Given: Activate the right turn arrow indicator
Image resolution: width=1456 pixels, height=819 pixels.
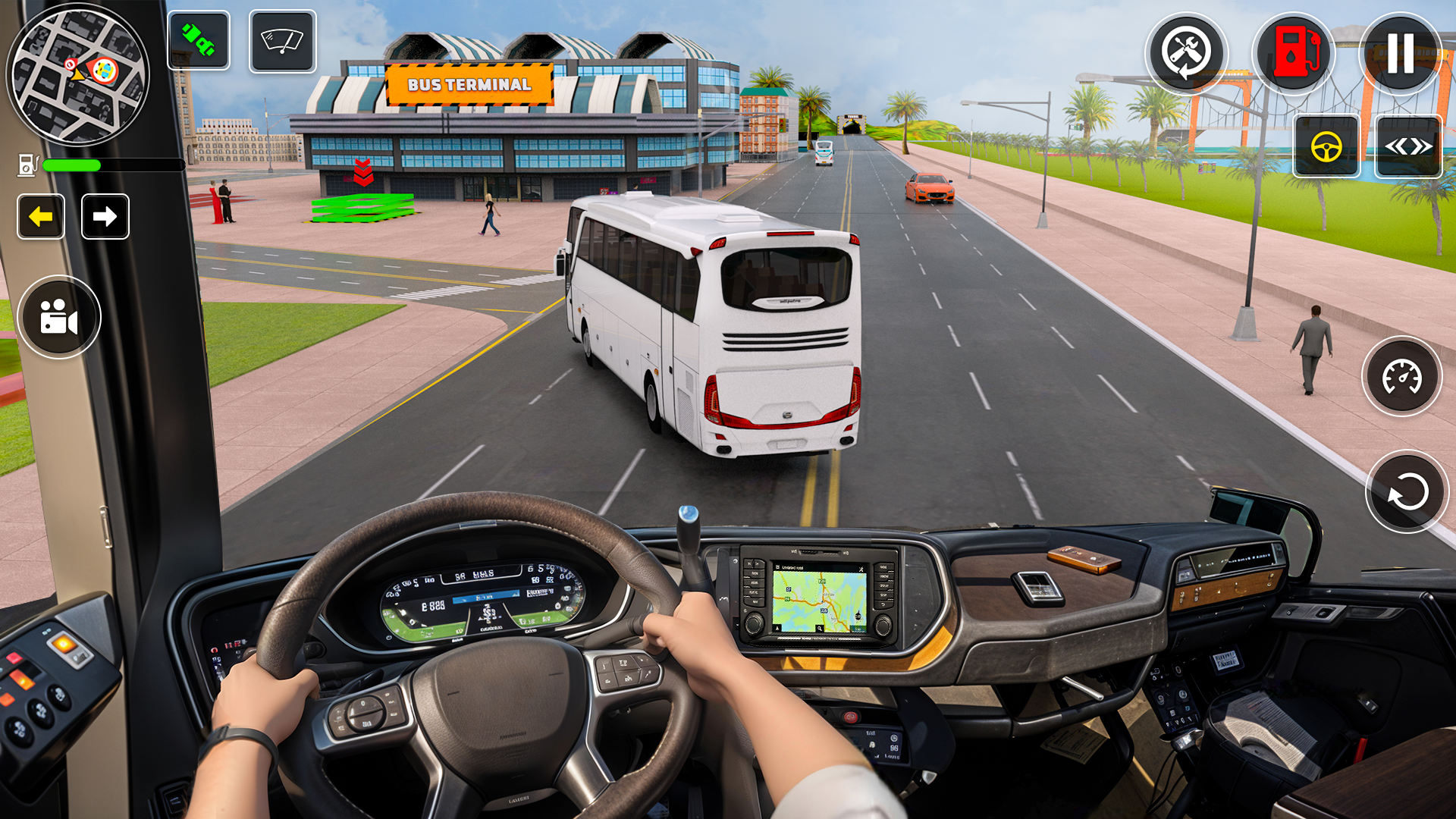Looking at the screenshot, I should (105, 217).
